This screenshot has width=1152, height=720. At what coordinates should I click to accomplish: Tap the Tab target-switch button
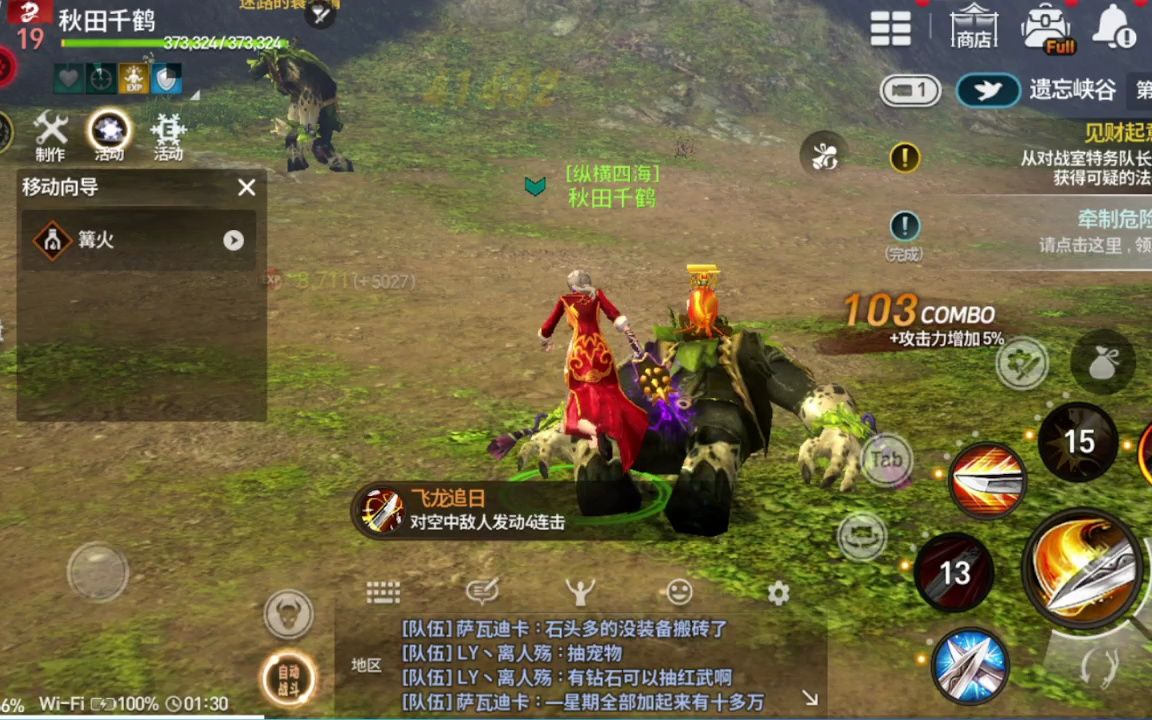[886, 460]
